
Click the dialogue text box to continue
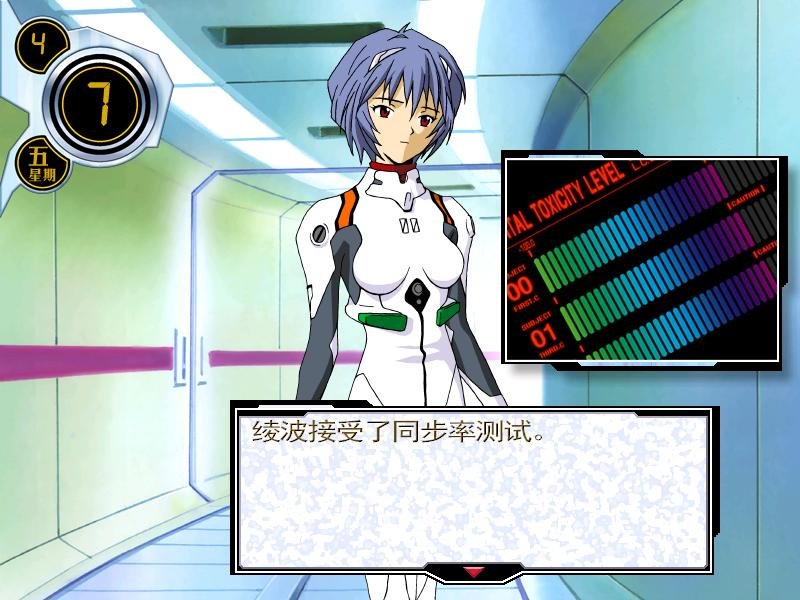tap(472, 490)
